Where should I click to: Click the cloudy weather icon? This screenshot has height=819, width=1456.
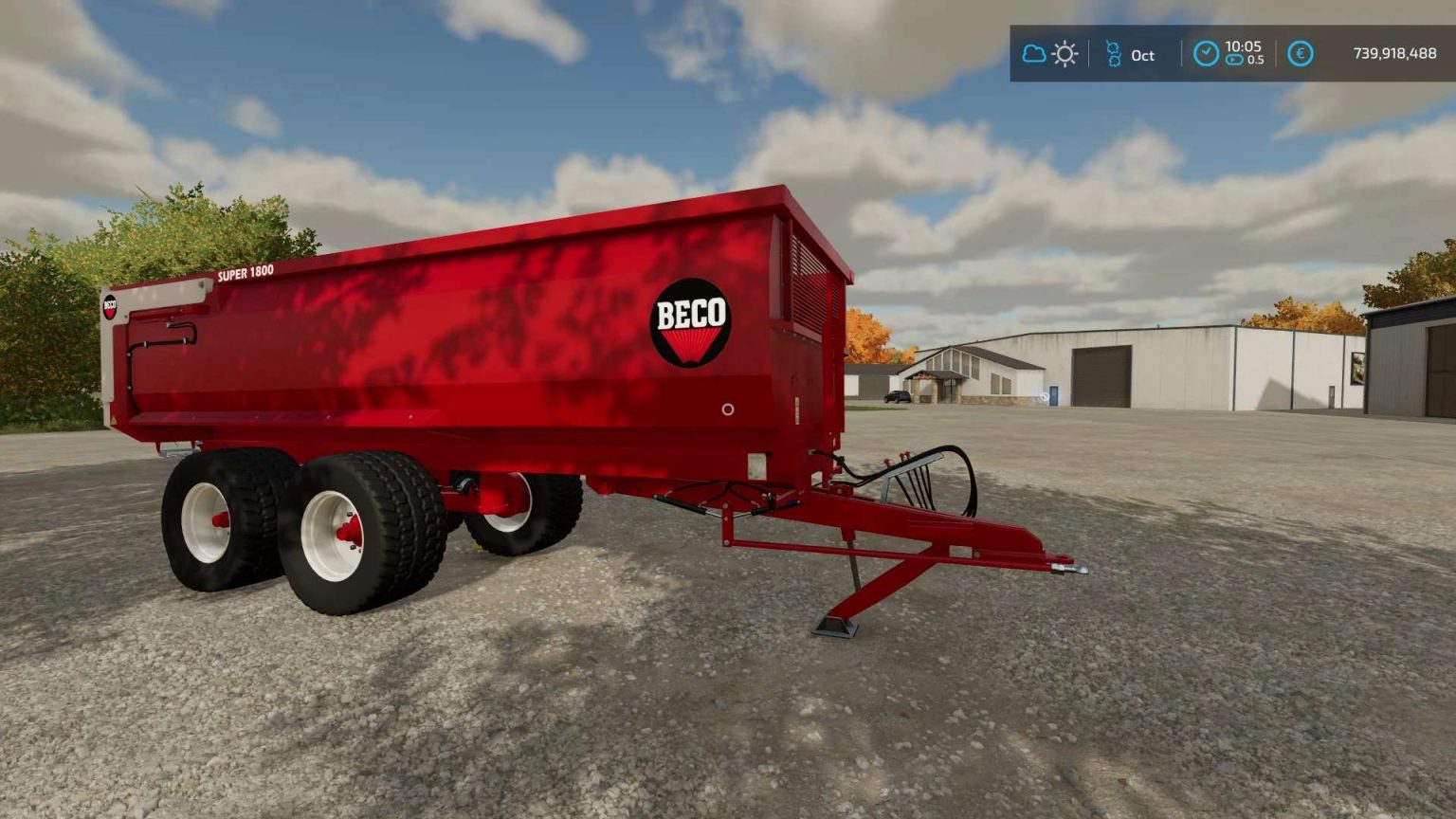coord(1033,55)
